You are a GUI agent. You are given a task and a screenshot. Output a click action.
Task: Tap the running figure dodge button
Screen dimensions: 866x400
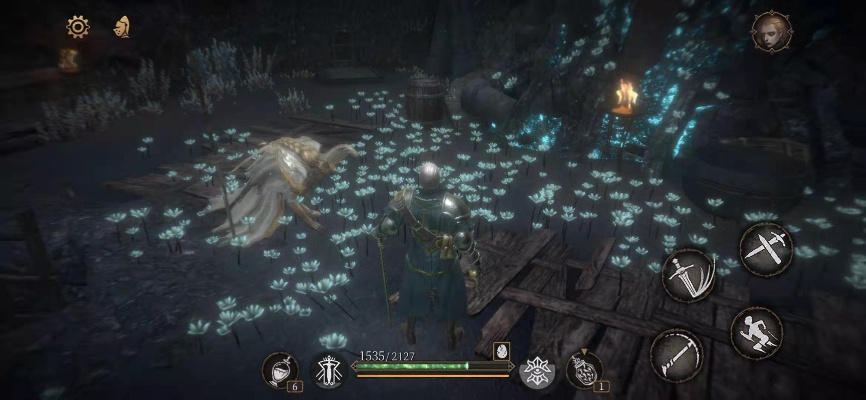click(755, 332)
